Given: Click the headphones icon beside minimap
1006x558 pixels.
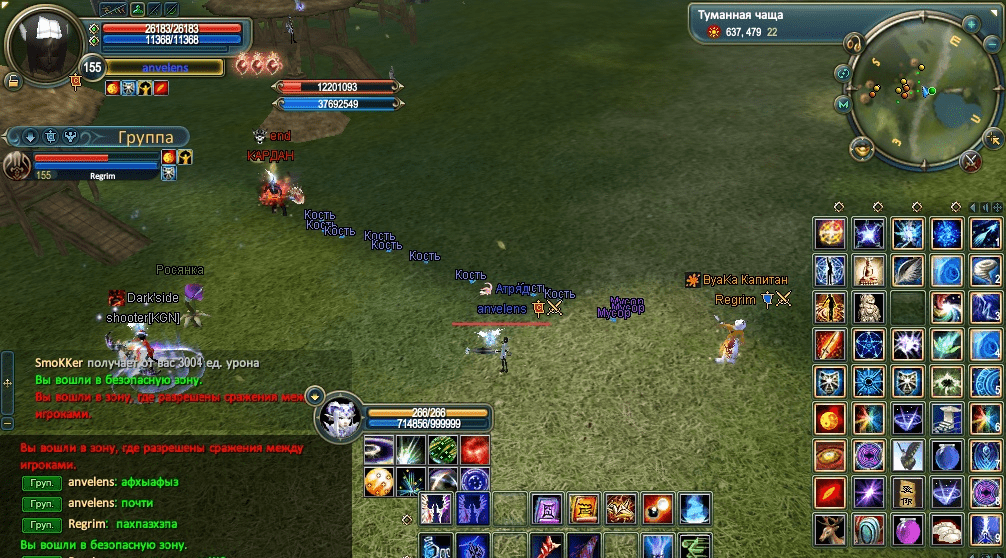Looking at the screenshot, I should click(854, 43).
